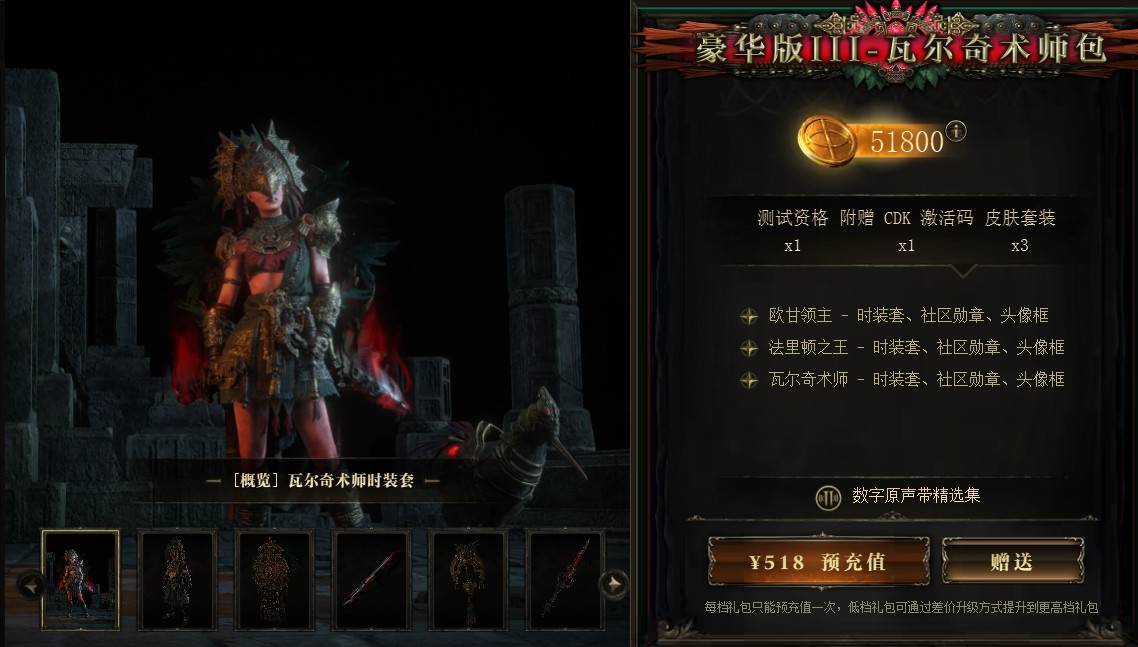This screenshot has width=1138, height=647.
Task: Open the 数字原声带精选集 soundtrack entry
Action: pos(915,496)
